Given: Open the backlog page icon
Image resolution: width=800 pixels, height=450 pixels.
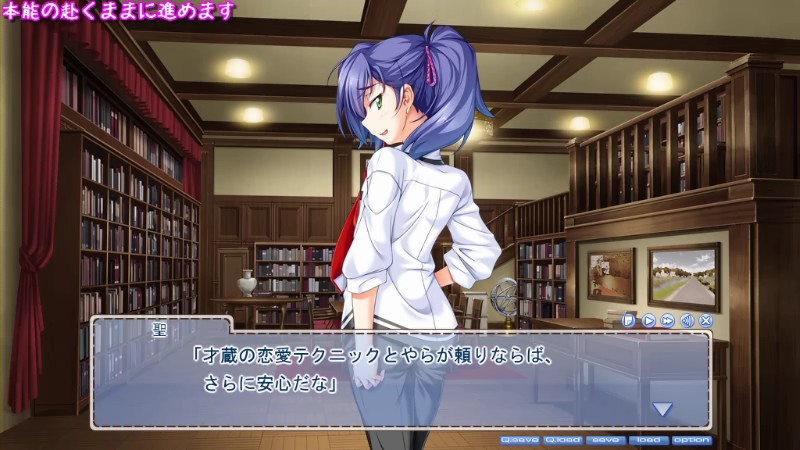Looking at the screenshot, I should 629,320.
